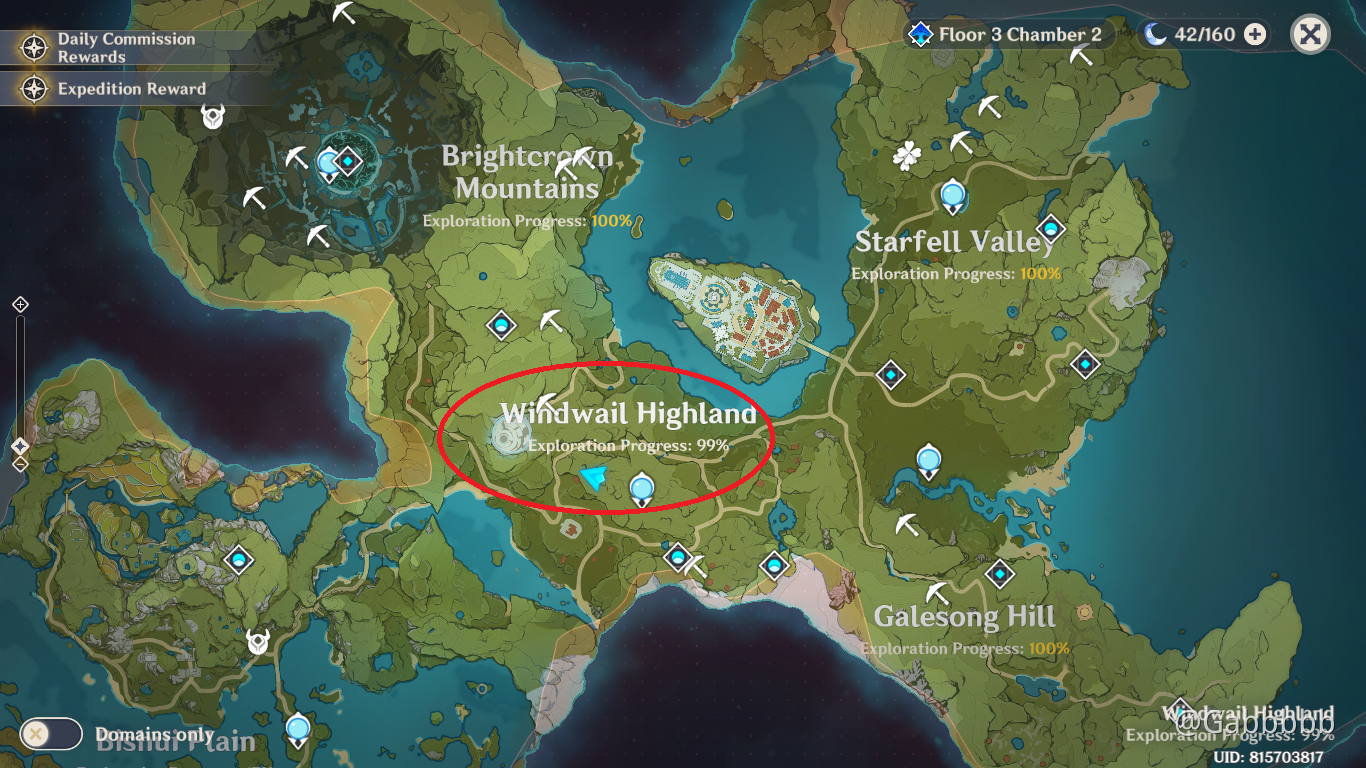This screenshot has width=1366, height=768.
Task: Click the Statue marker in western Bishui Plain
Action: tap(238, 560)
